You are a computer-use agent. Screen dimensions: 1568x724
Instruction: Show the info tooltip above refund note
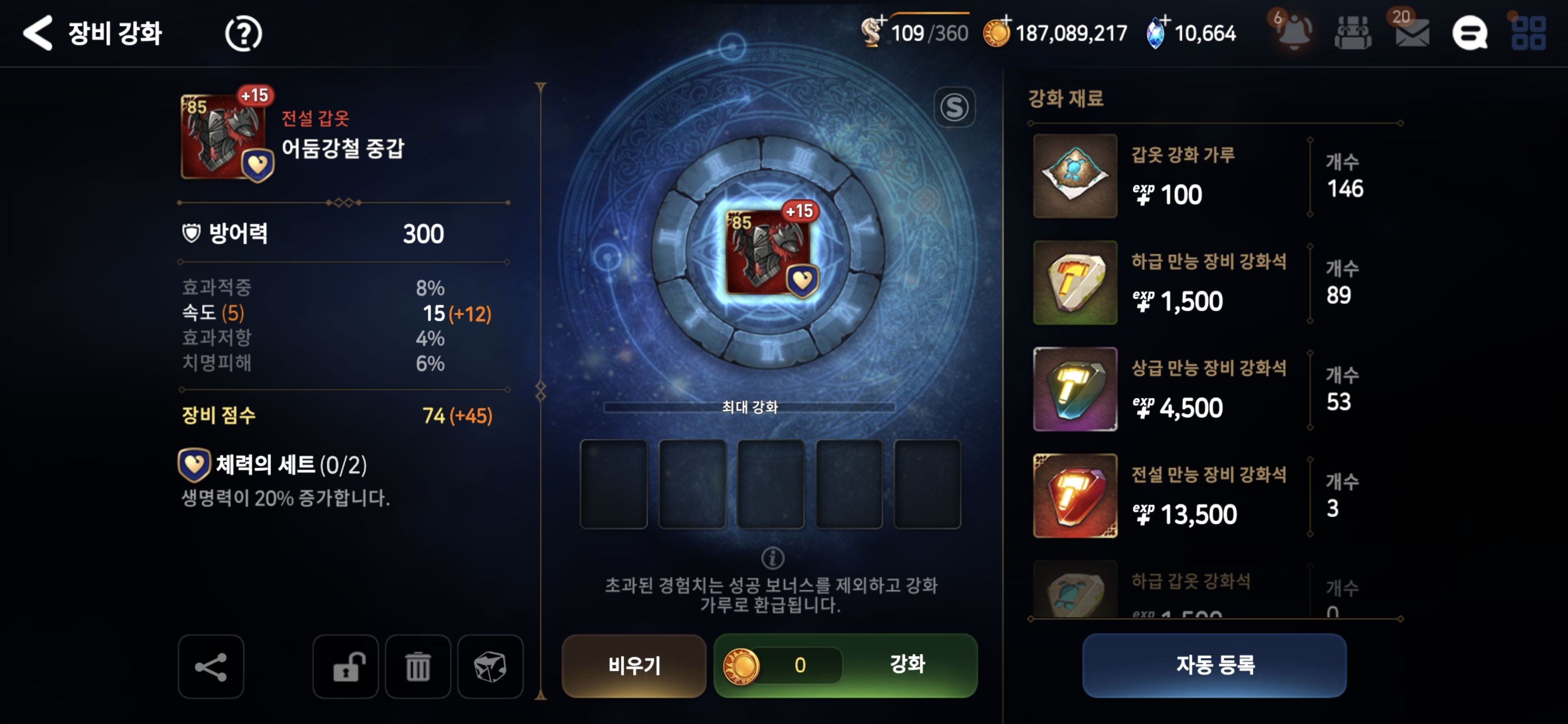tap(772, 557)
